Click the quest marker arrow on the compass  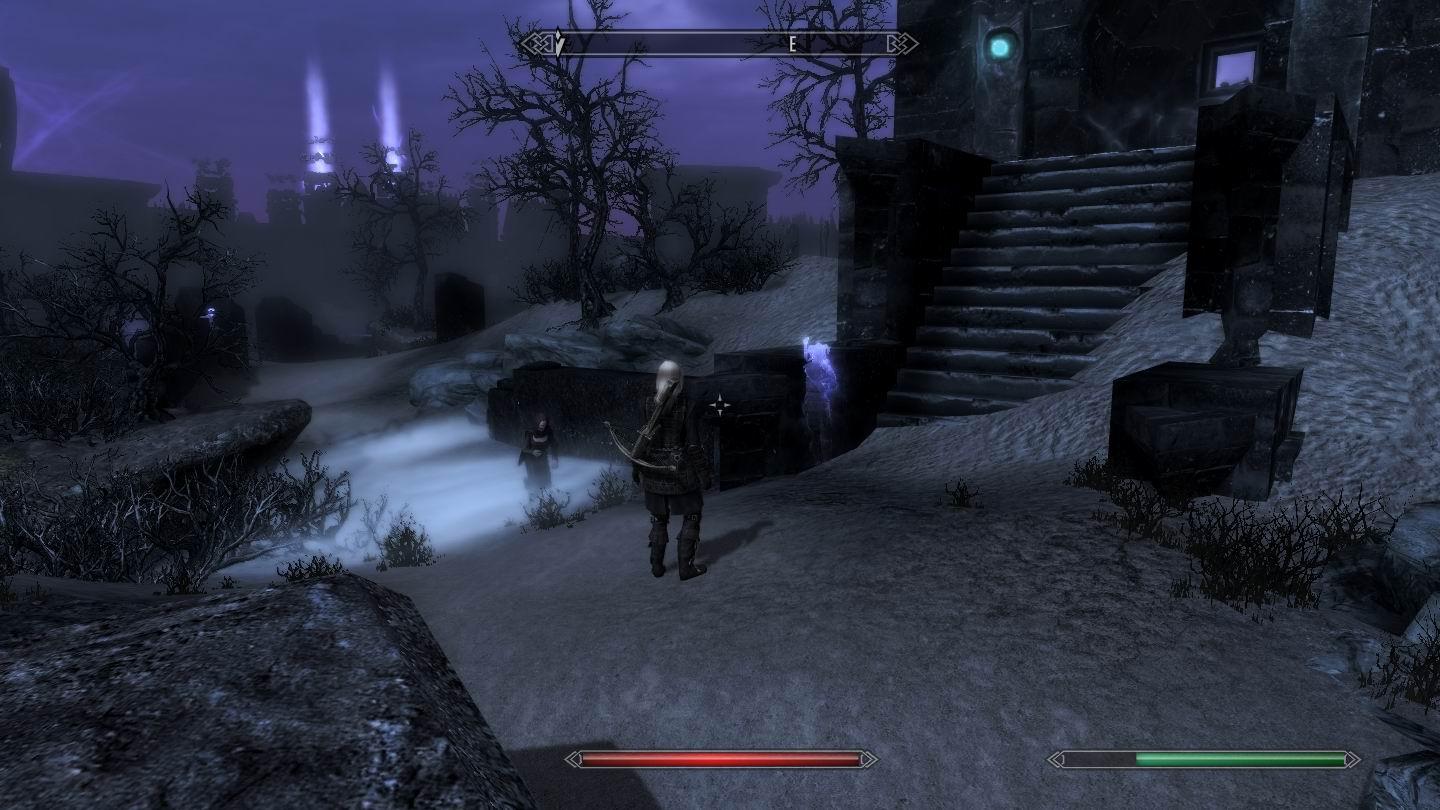point(559,43)
